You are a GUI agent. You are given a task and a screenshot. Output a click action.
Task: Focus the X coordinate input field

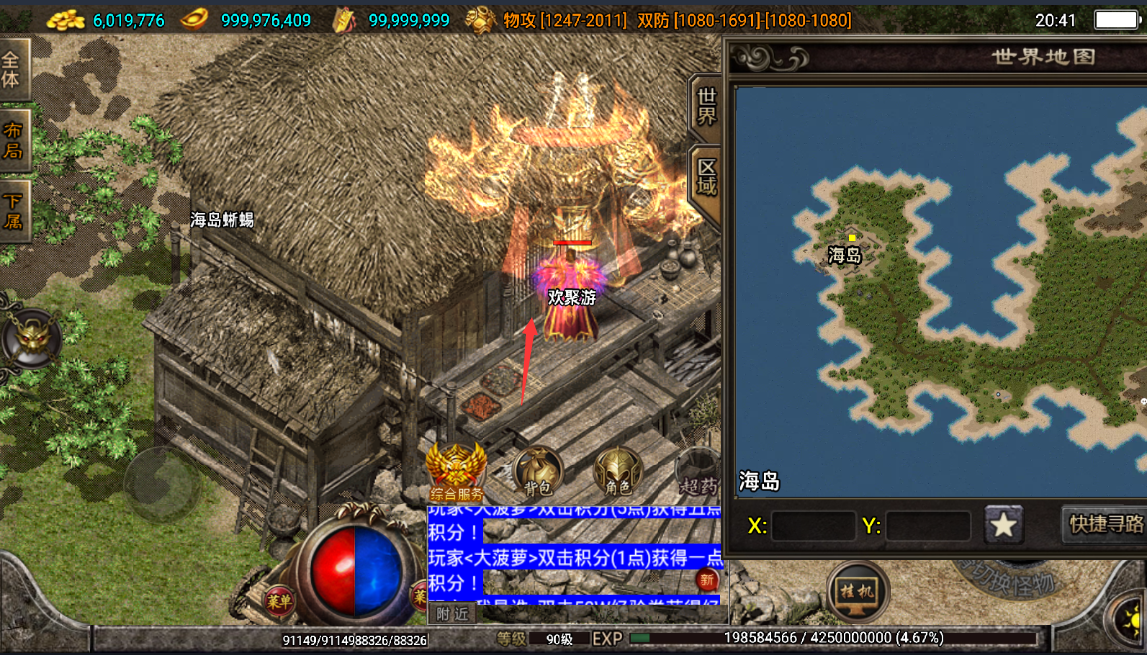(x=813, y=526)
